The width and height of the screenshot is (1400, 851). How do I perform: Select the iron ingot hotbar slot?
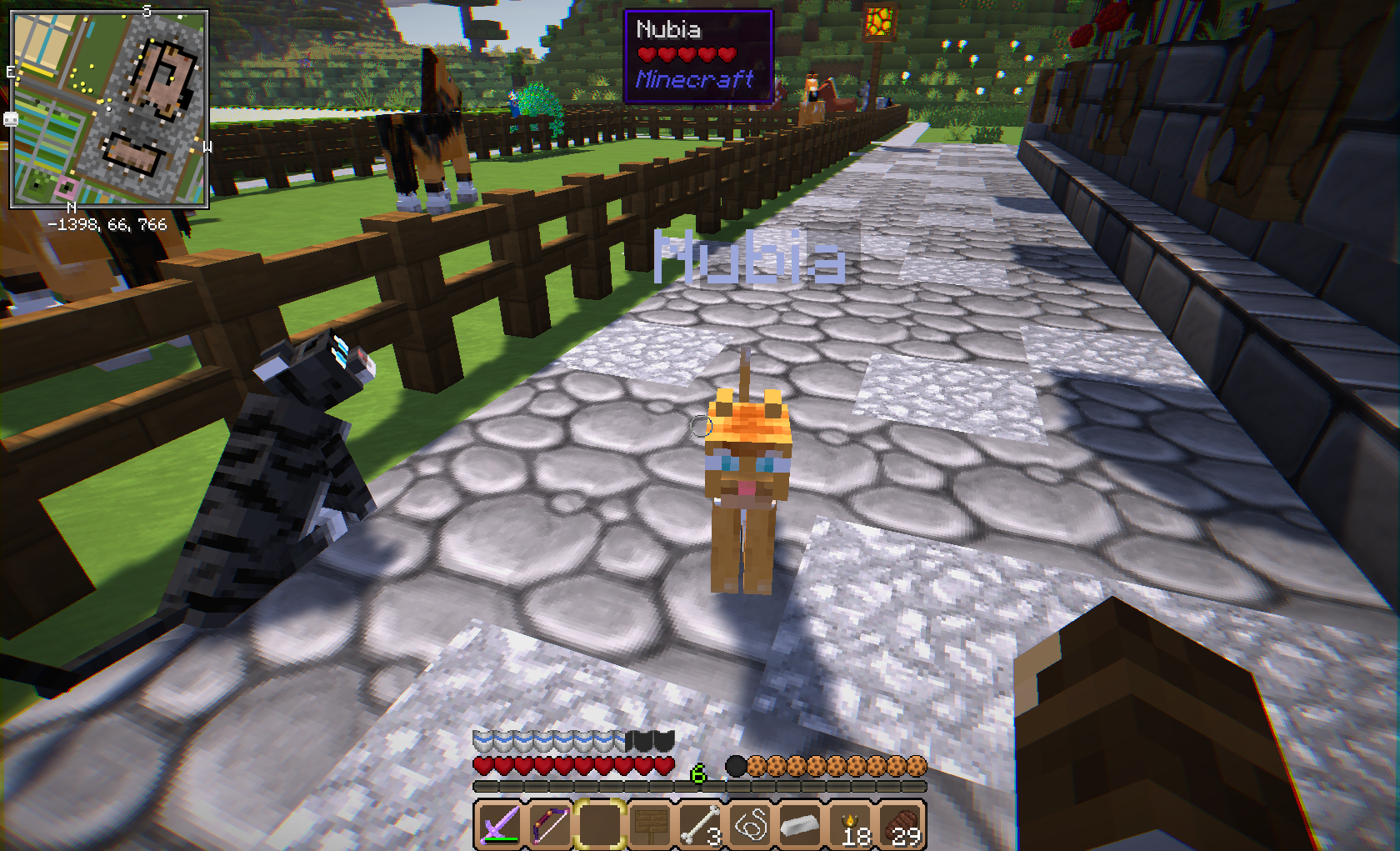coord(800,825)
